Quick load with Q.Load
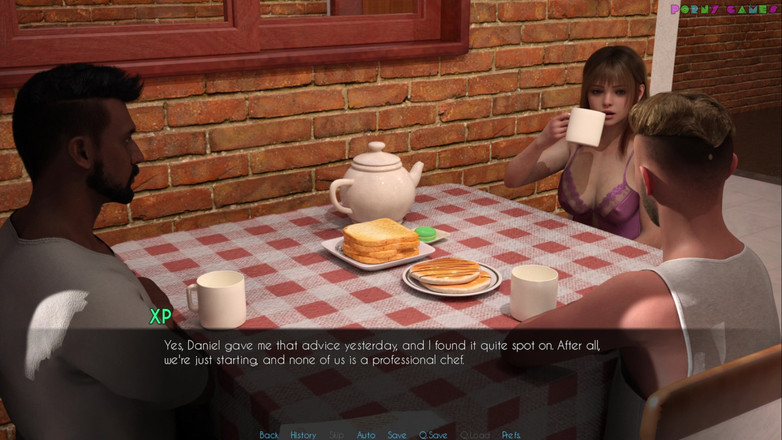The height and width of the screenshot is (440, 782). tap(474, 435)
